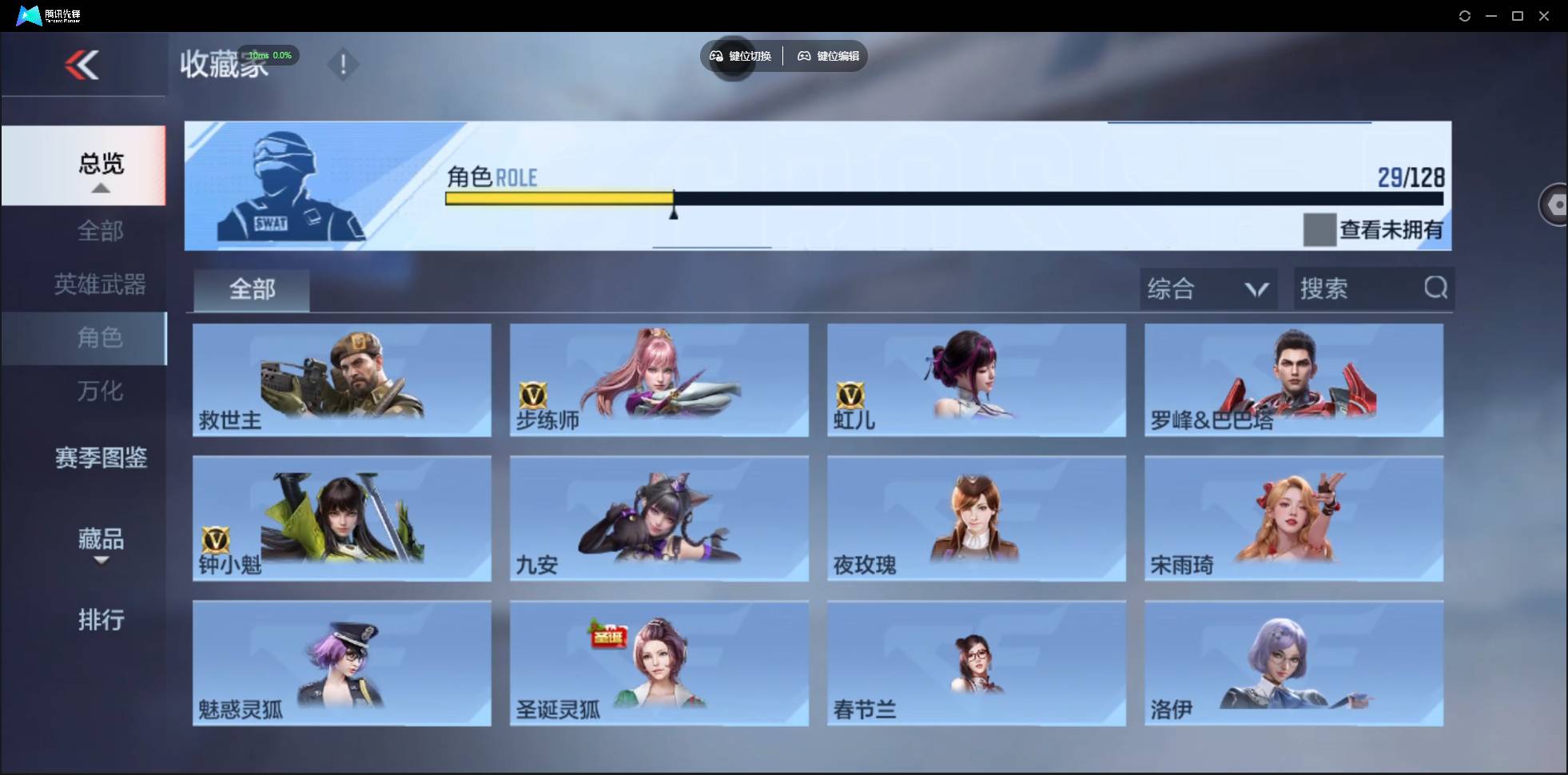Viewport: 1568px width, 775px height.
Task: Open the 综合 sorting dropdown
Action: tap(1208, 288)
